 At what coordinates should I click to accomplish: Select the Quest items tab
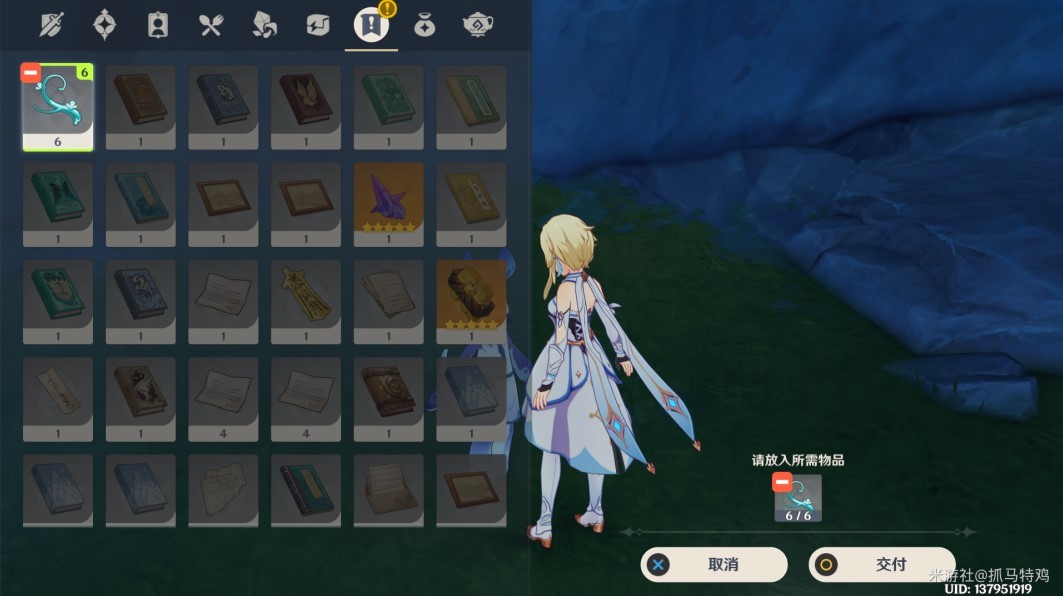click(x=370, y=25)
